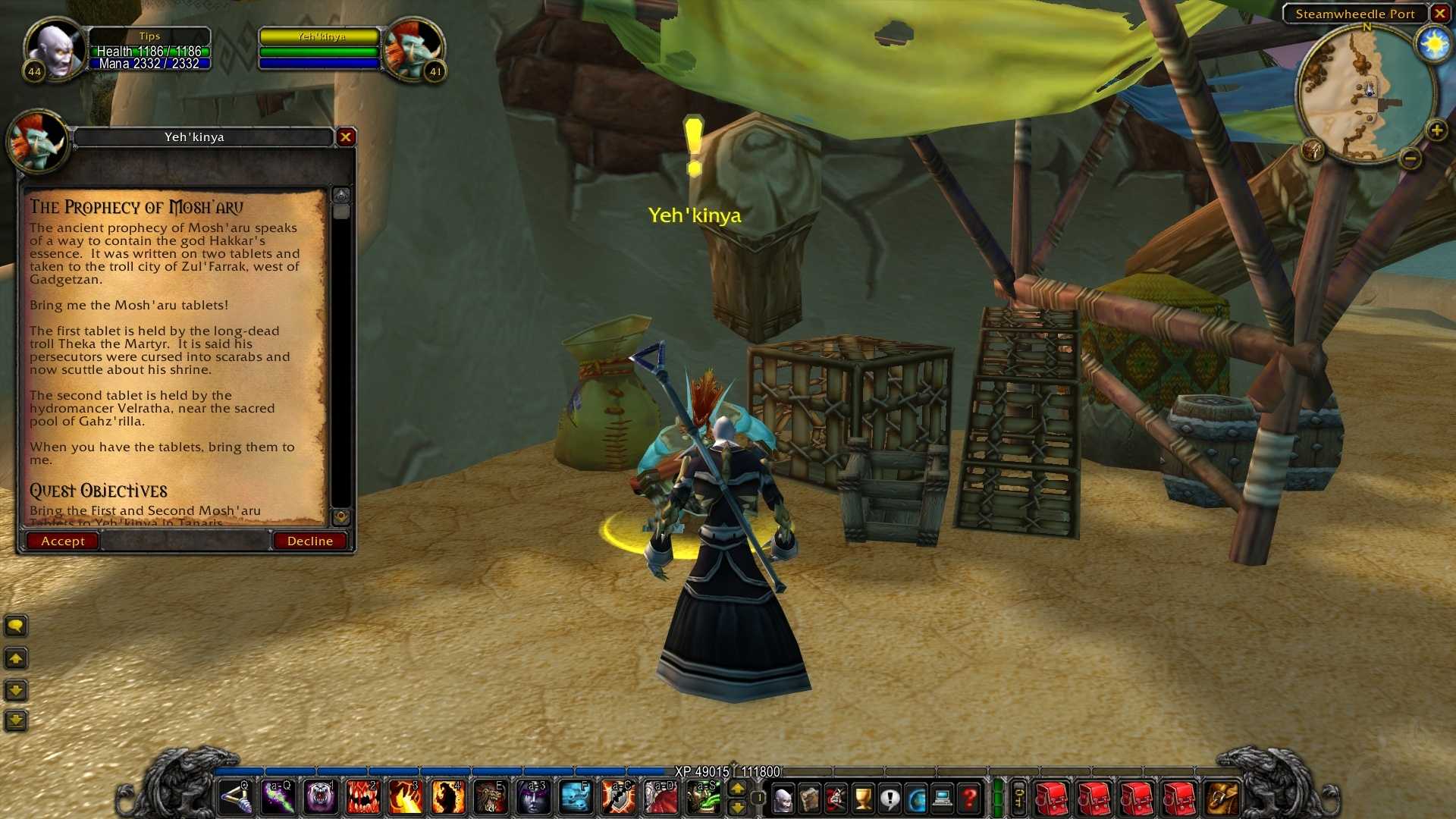This screenshot has height=819, width=1456.
Task: Open the spellbook micro button
Action: [x=809, y=799]
